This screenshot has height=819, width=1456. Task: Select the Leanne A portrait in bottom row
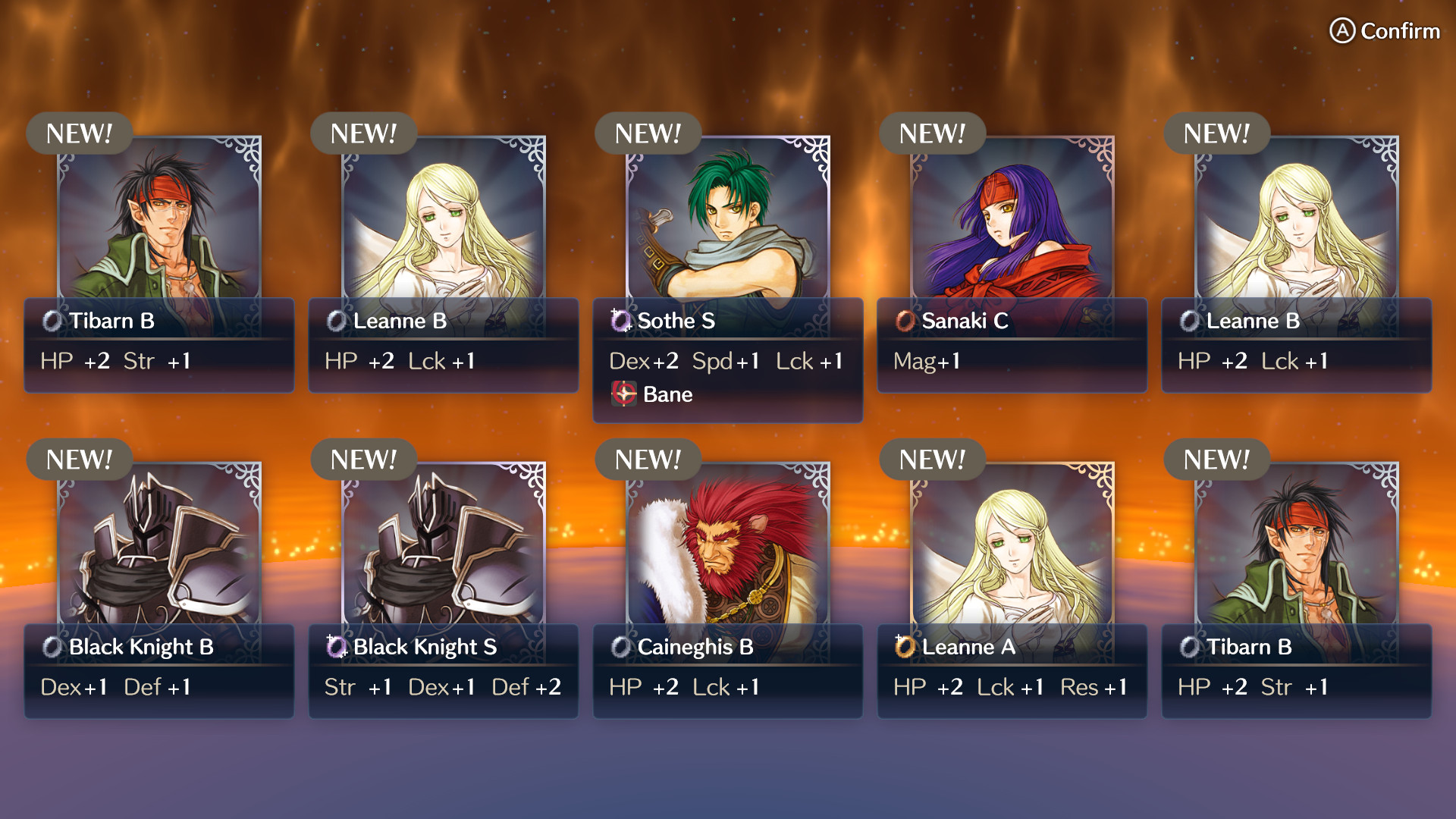click(x=1012, y=546)
